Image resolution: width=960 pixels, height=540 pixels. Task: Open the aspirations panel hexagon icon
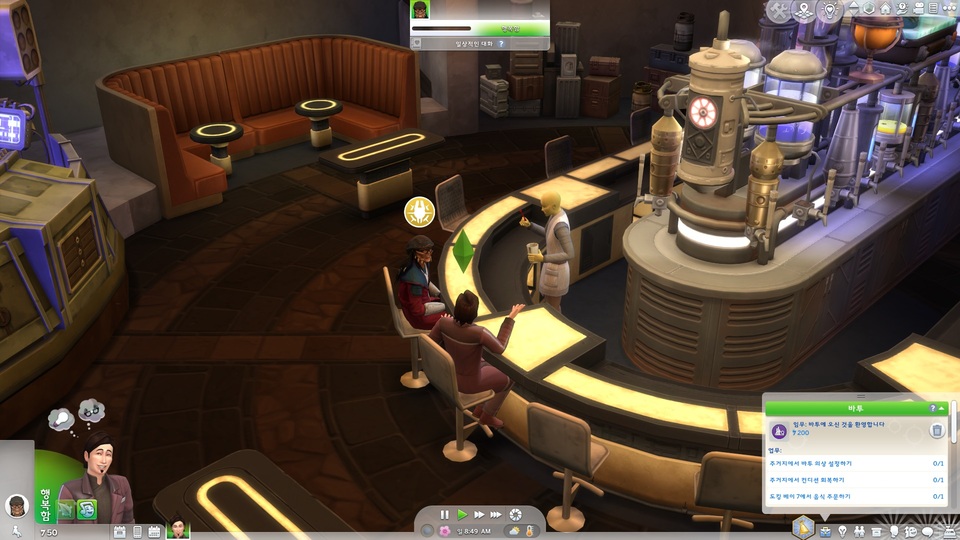(802, 526)
